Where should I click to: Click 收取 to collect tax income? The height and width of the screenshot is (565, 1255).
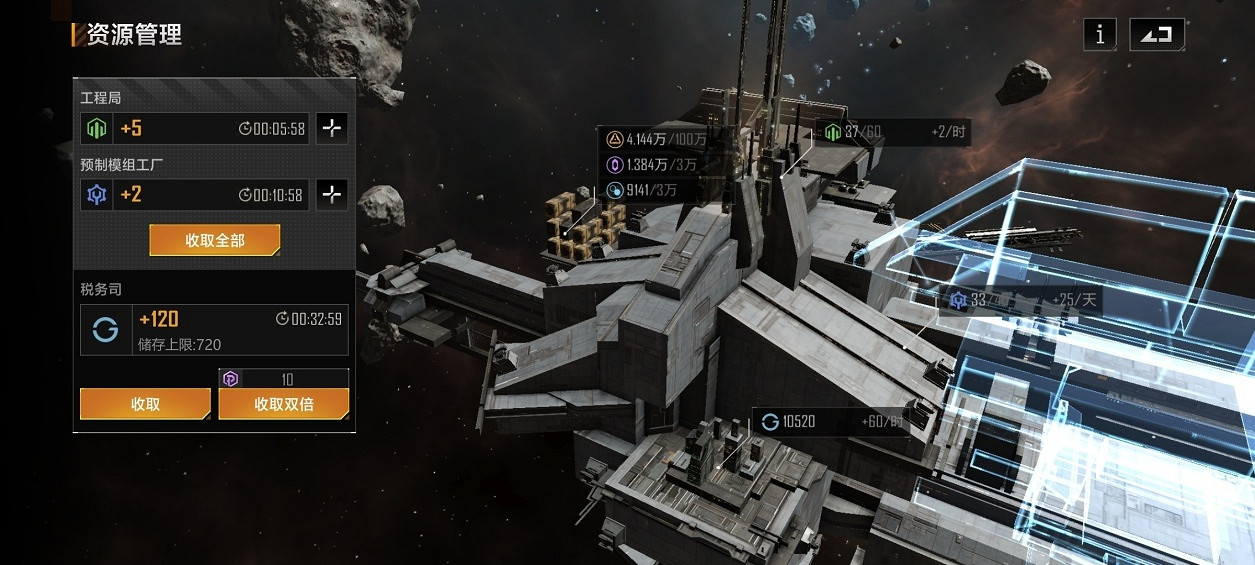point(145,404)
